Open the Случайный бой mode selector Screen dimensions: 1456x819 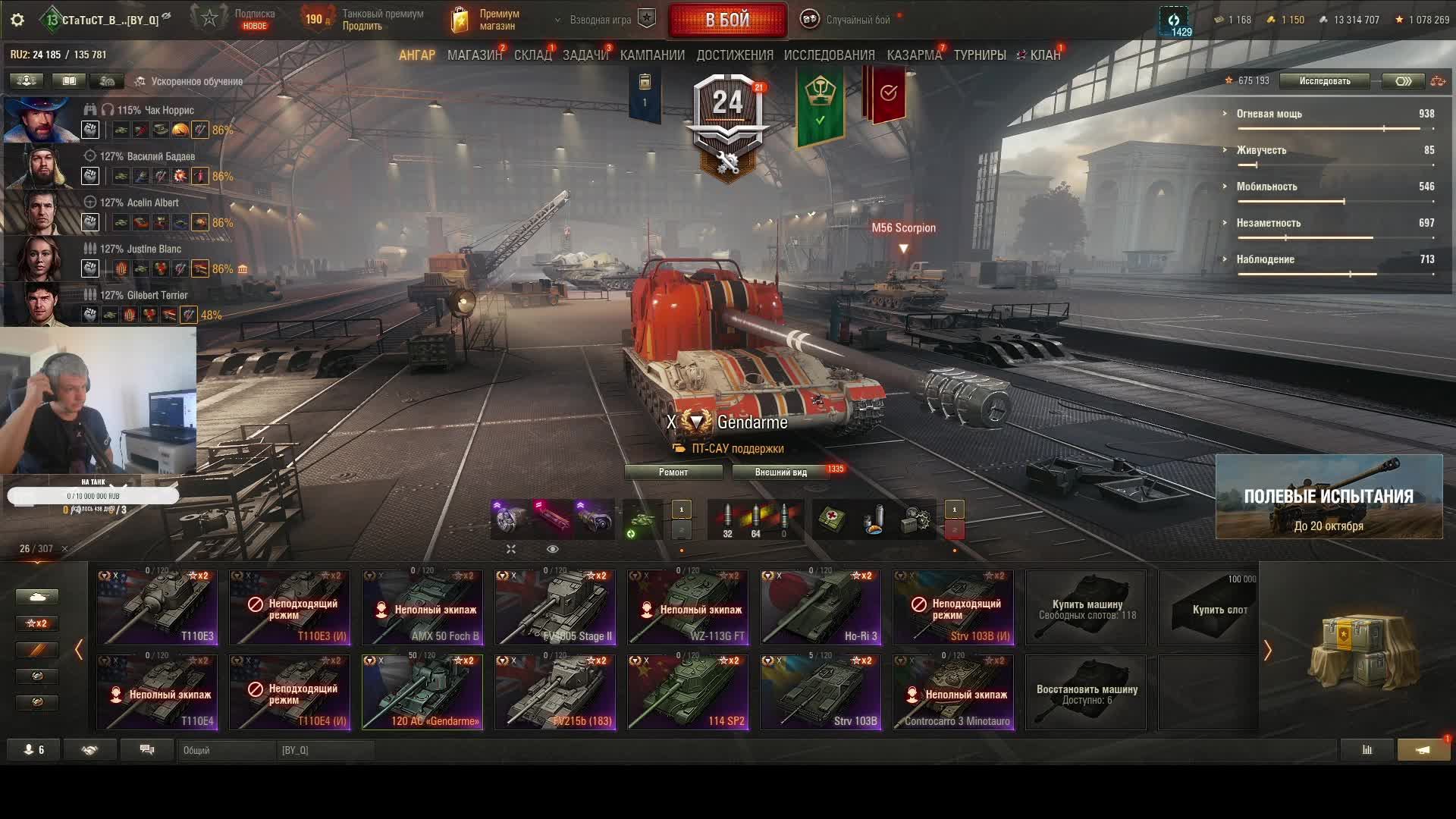click(849, 20)
